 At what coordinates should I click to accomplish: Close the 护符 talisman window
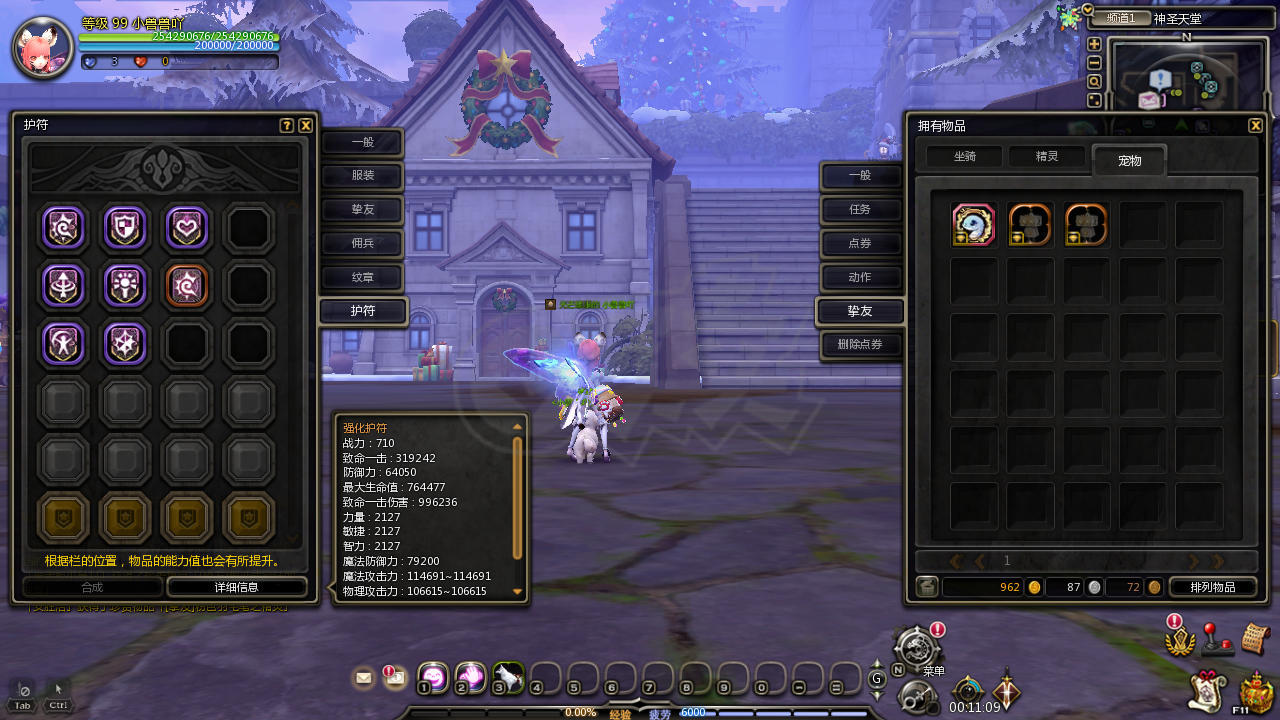[306, 126]
